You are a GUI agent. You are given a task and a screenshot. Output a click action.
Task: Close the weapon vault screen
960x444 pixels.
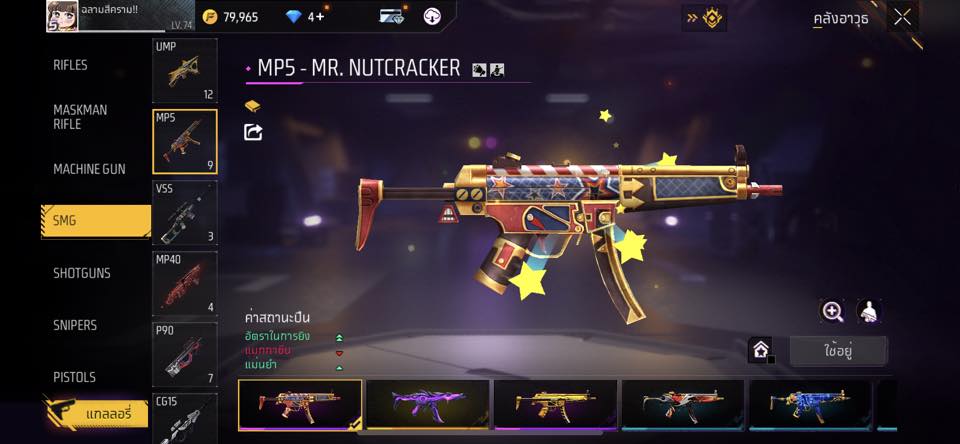pyautogui.click(x=903, y=17)
